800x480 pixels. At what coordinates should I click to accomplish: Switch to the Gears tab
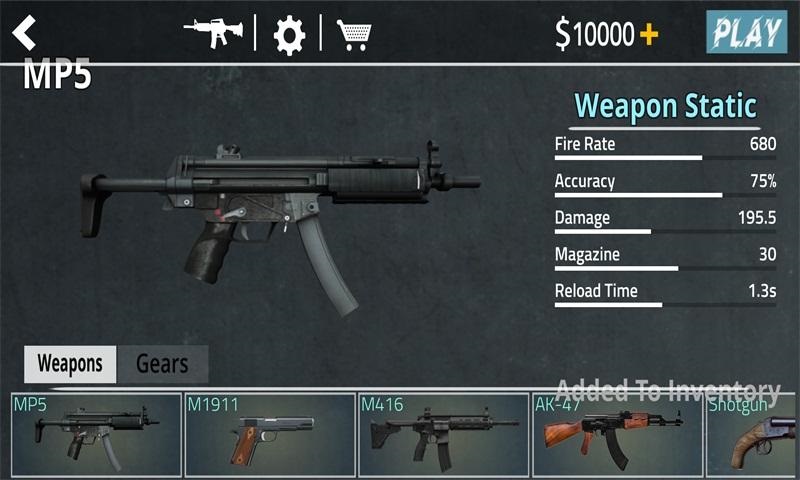(162, 364)
